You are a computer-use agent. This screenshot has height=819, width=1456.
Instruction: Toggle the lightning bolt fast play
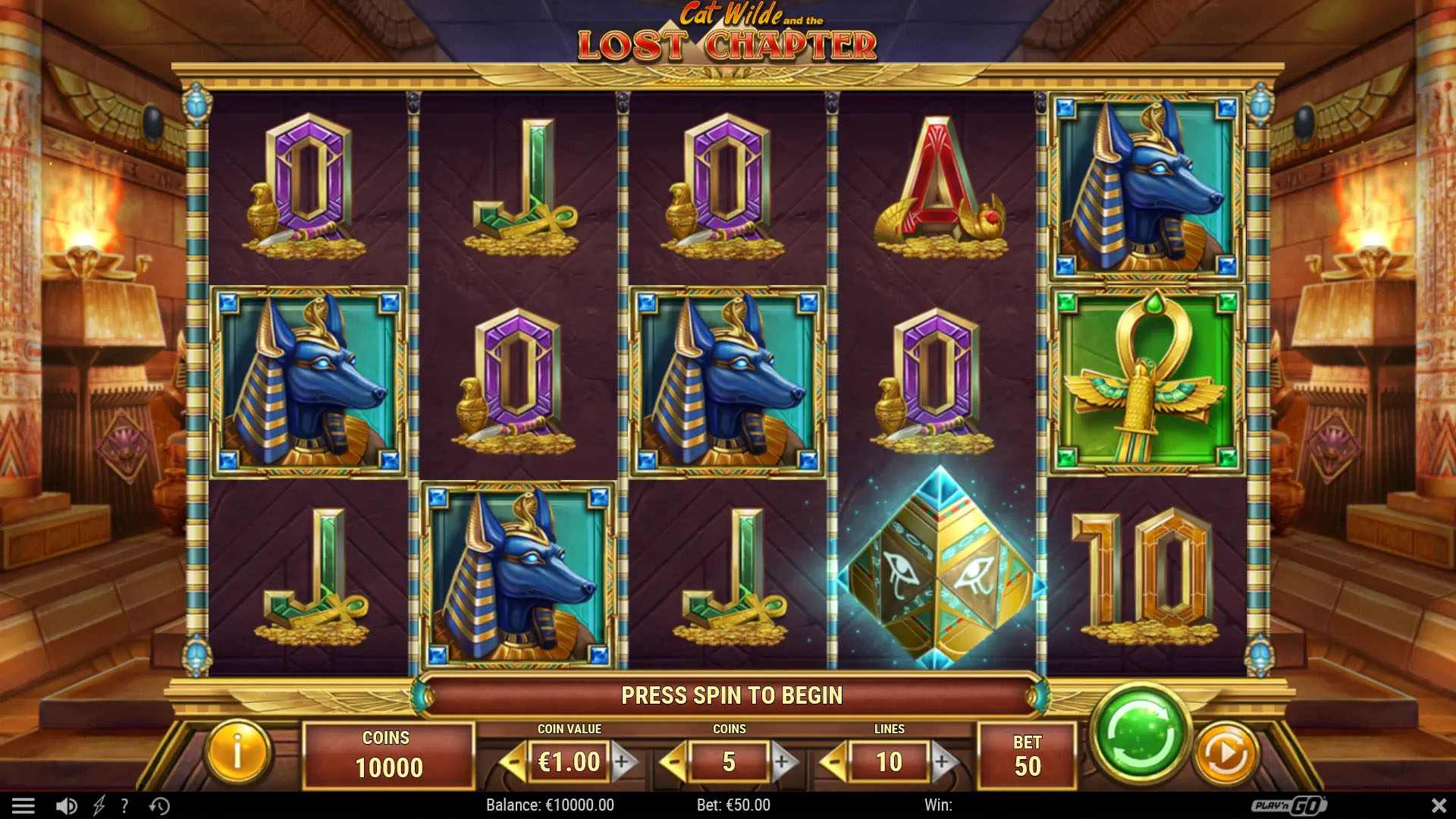point(99,805)
